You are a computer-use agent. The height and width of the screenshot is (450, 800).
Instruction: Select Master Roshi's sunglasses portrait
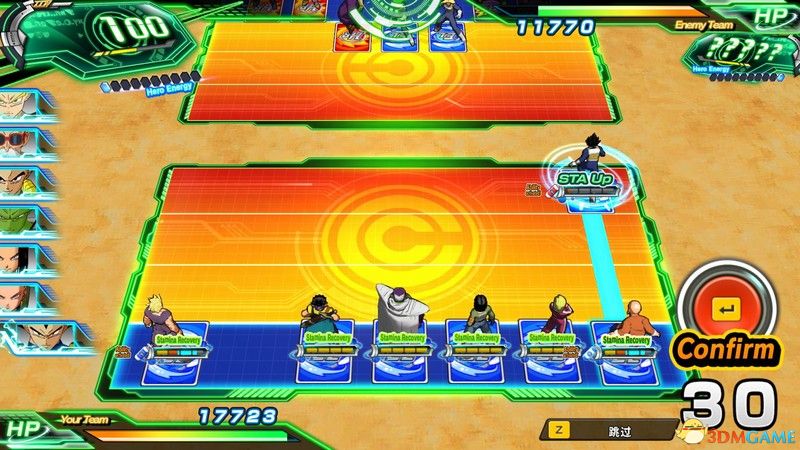(x=20, y=140)
